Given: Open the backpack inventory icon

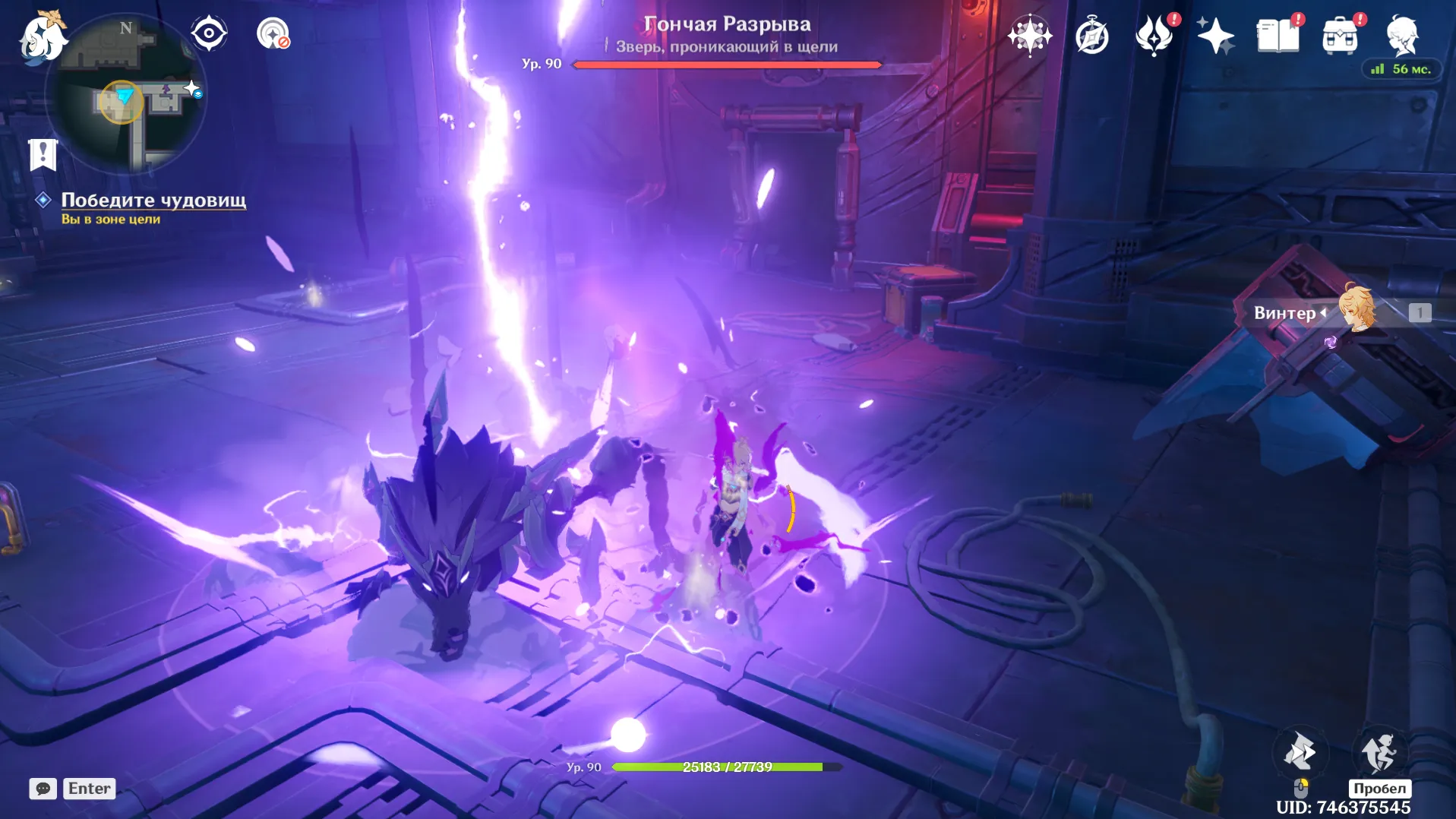Looking at the screenshot, I should pos(1340,36).
